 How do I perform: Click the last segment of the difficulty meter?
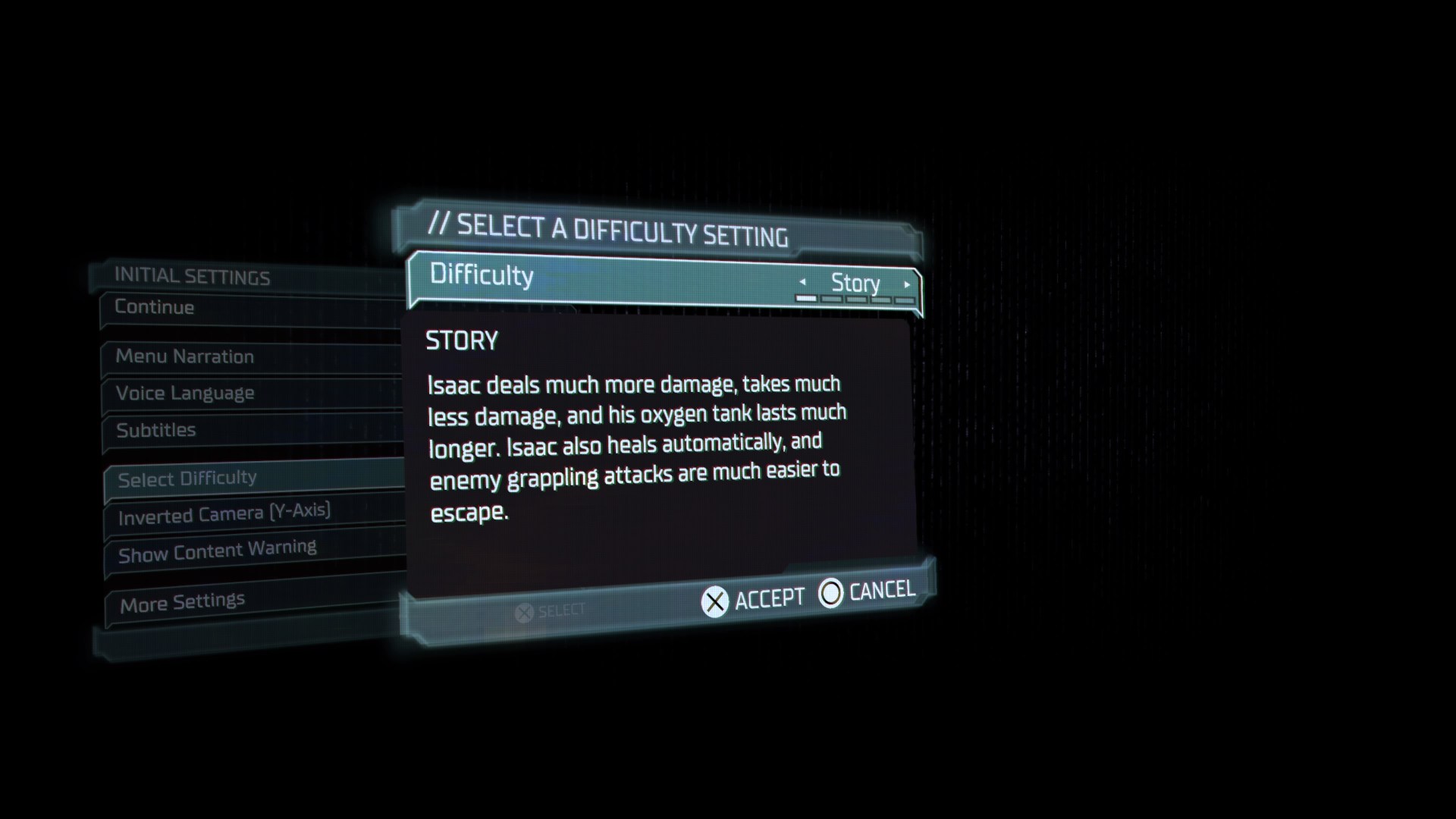(x=904, y=301)
